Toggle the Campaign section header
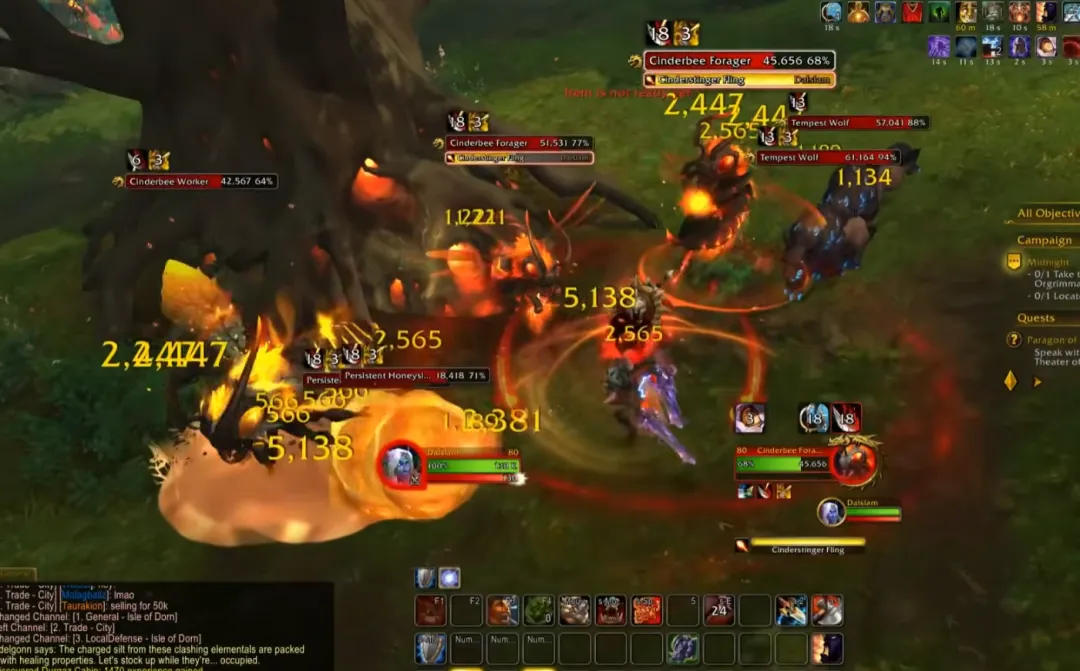Viewport: 1080px width, 671px height. (x=1044, y=240)
